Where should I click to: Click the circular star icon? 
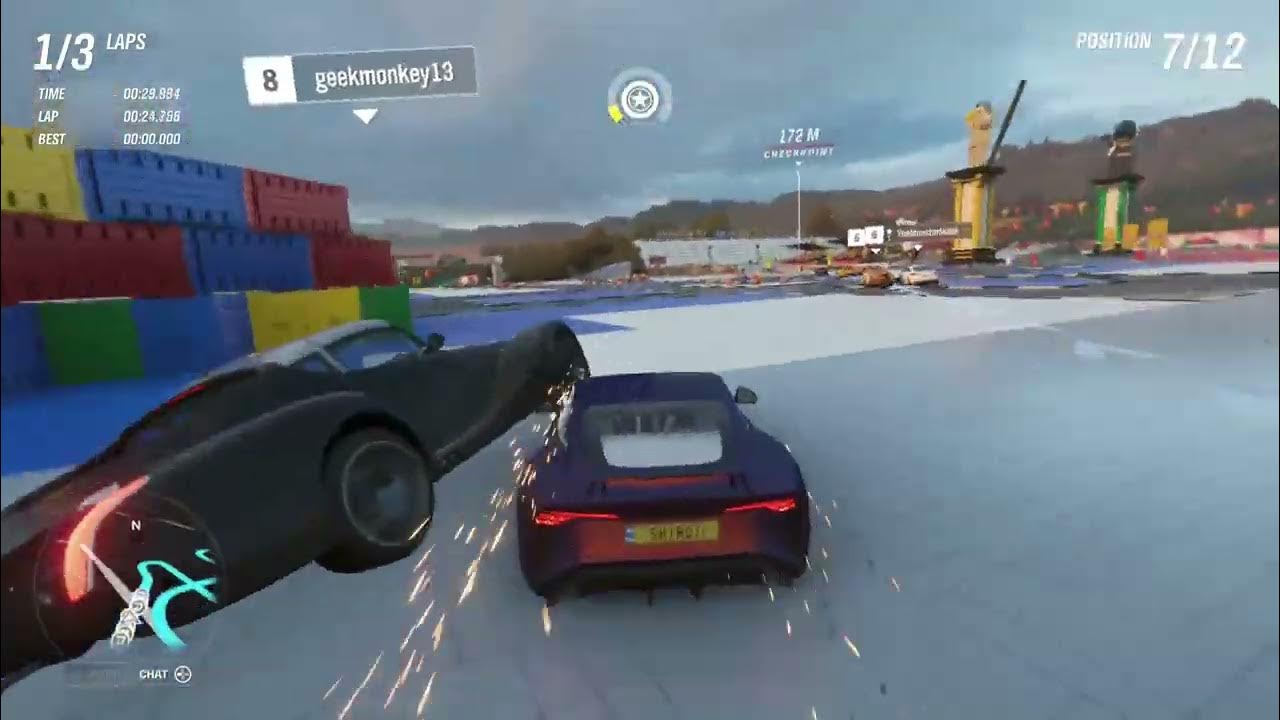[x=639, y=98]
